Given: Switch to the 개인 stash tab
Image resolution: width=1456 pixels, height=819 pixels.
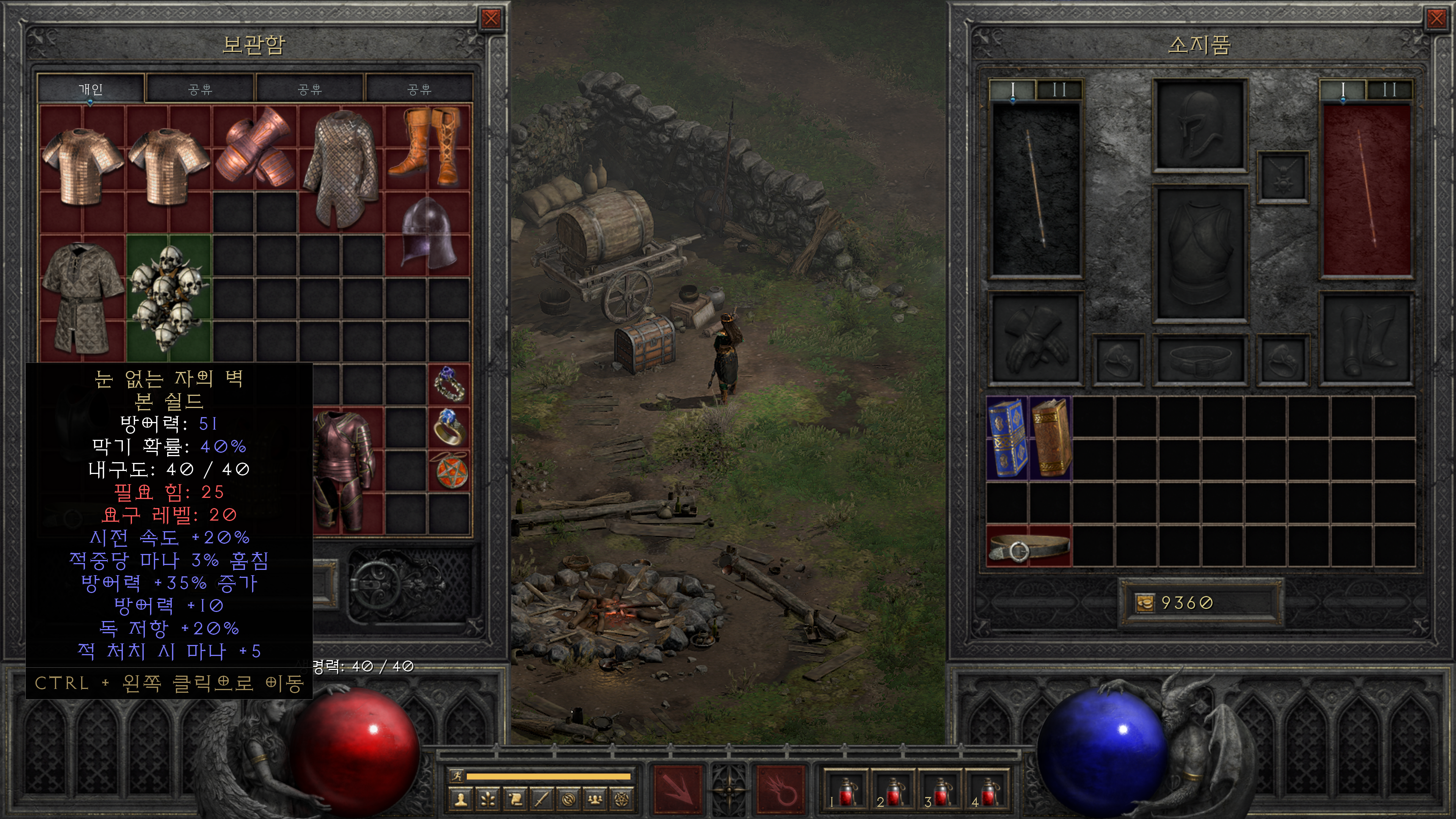Looking at the screenshot, I should pyautogui.click(x=91, y=89).
